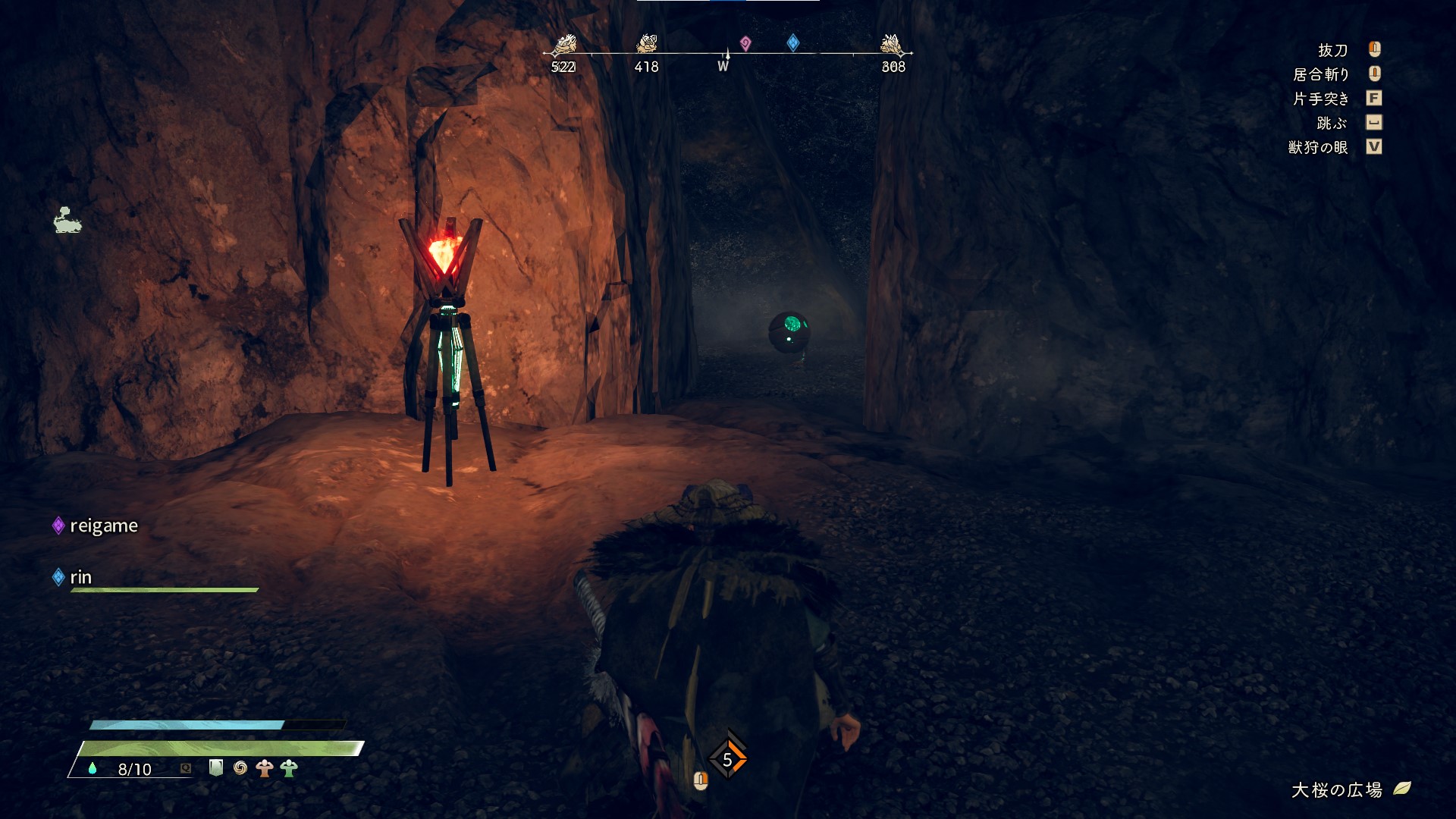Click the tsukumo companion icon
The height and width of the screenshot is (819, 1456).
coord(67,220)
